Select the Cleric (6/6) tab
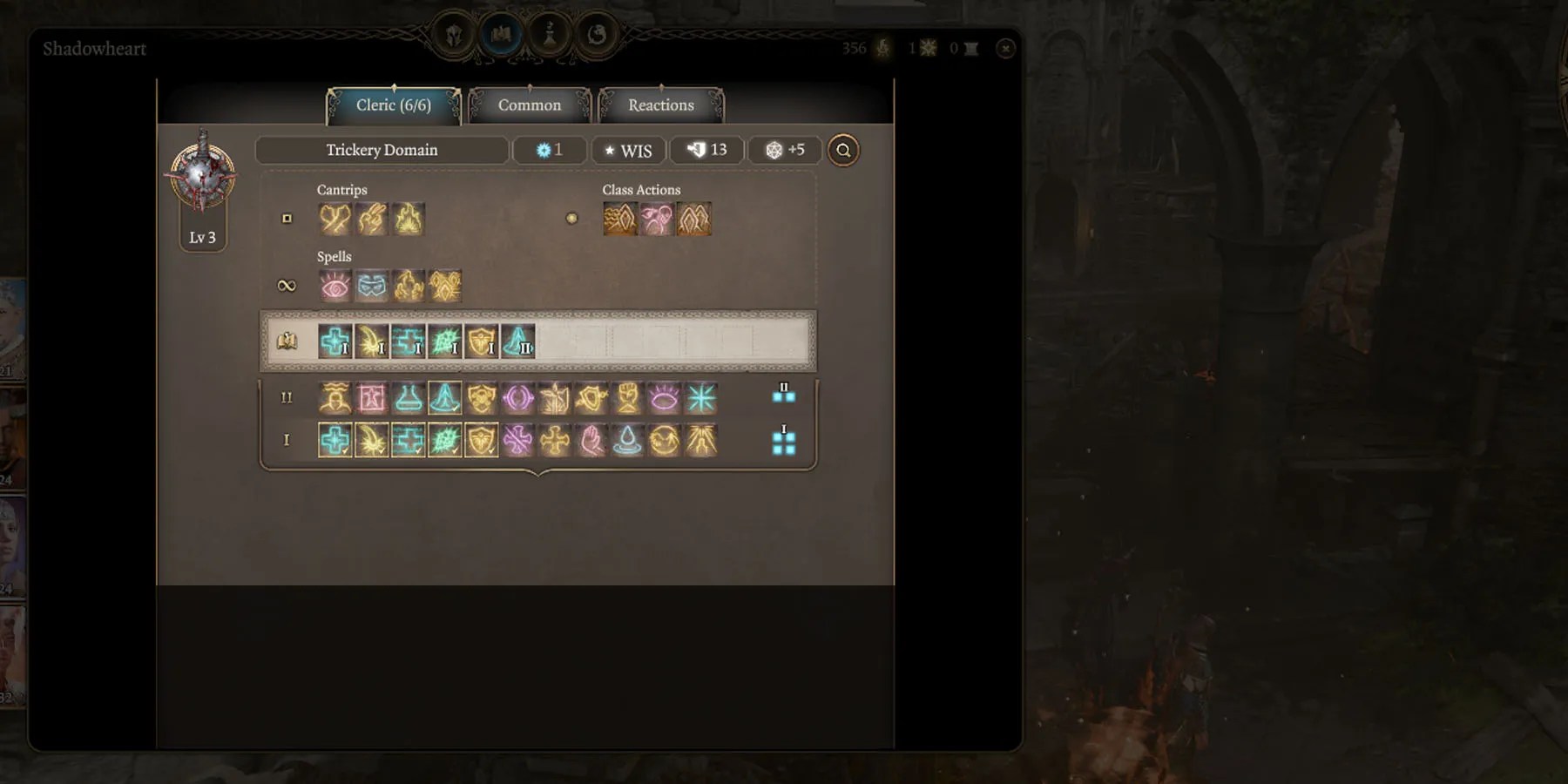The height and width of the screenshot is (784, 1568). coord(393,105)
